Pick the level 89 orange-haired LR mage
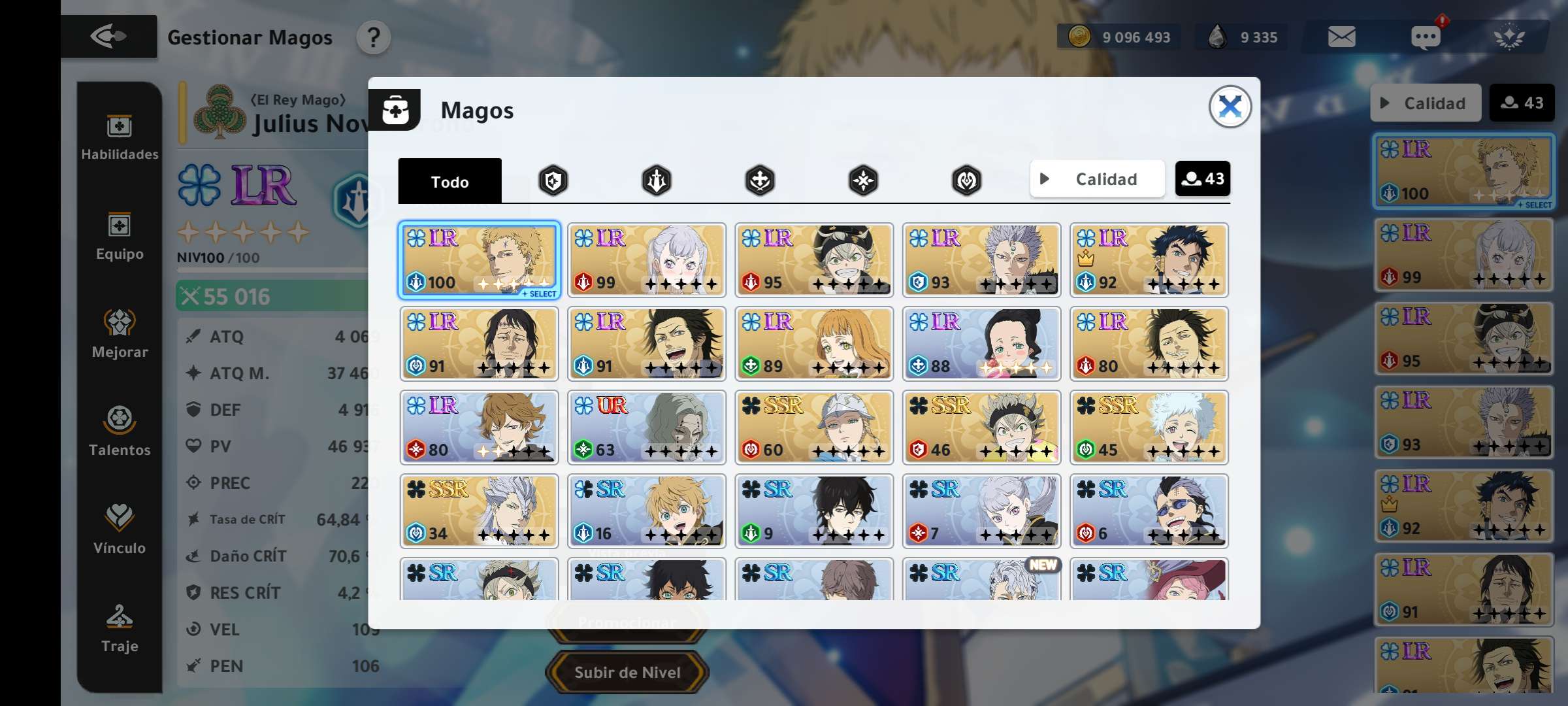This screenshot has height=706, width=1568. tap(813, 344)
